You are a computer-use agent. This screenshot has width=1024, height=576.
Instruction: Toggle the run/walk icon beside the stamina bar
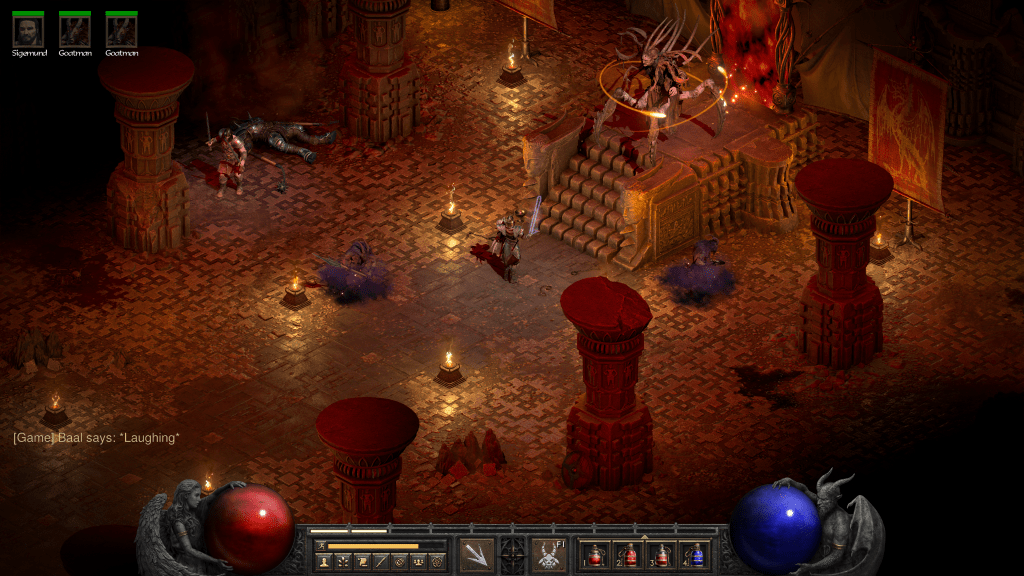[x=321, y=546]
